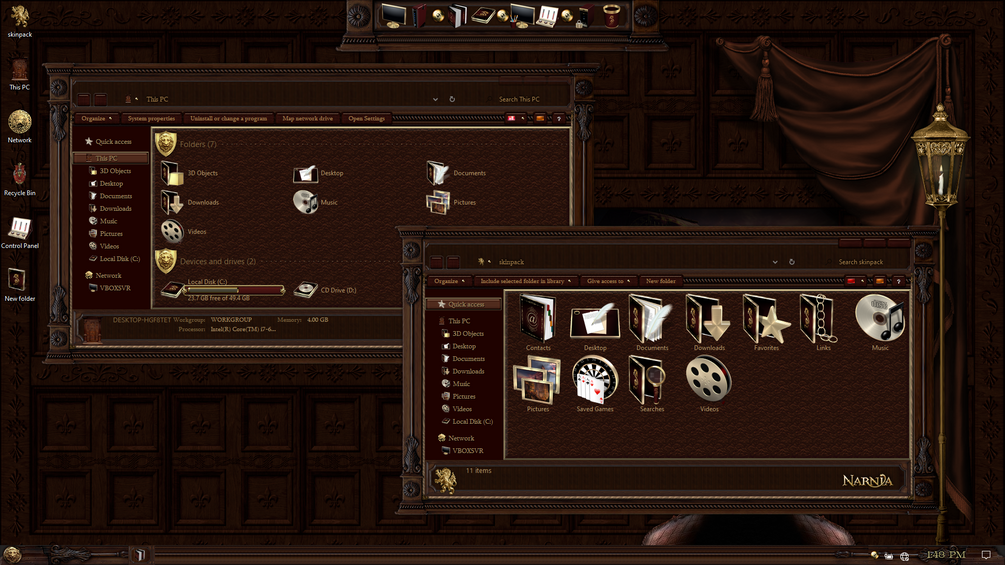Screen dimensions: 1005x565
Task: Open the Contacts folder
Action: tap(538, 321)
